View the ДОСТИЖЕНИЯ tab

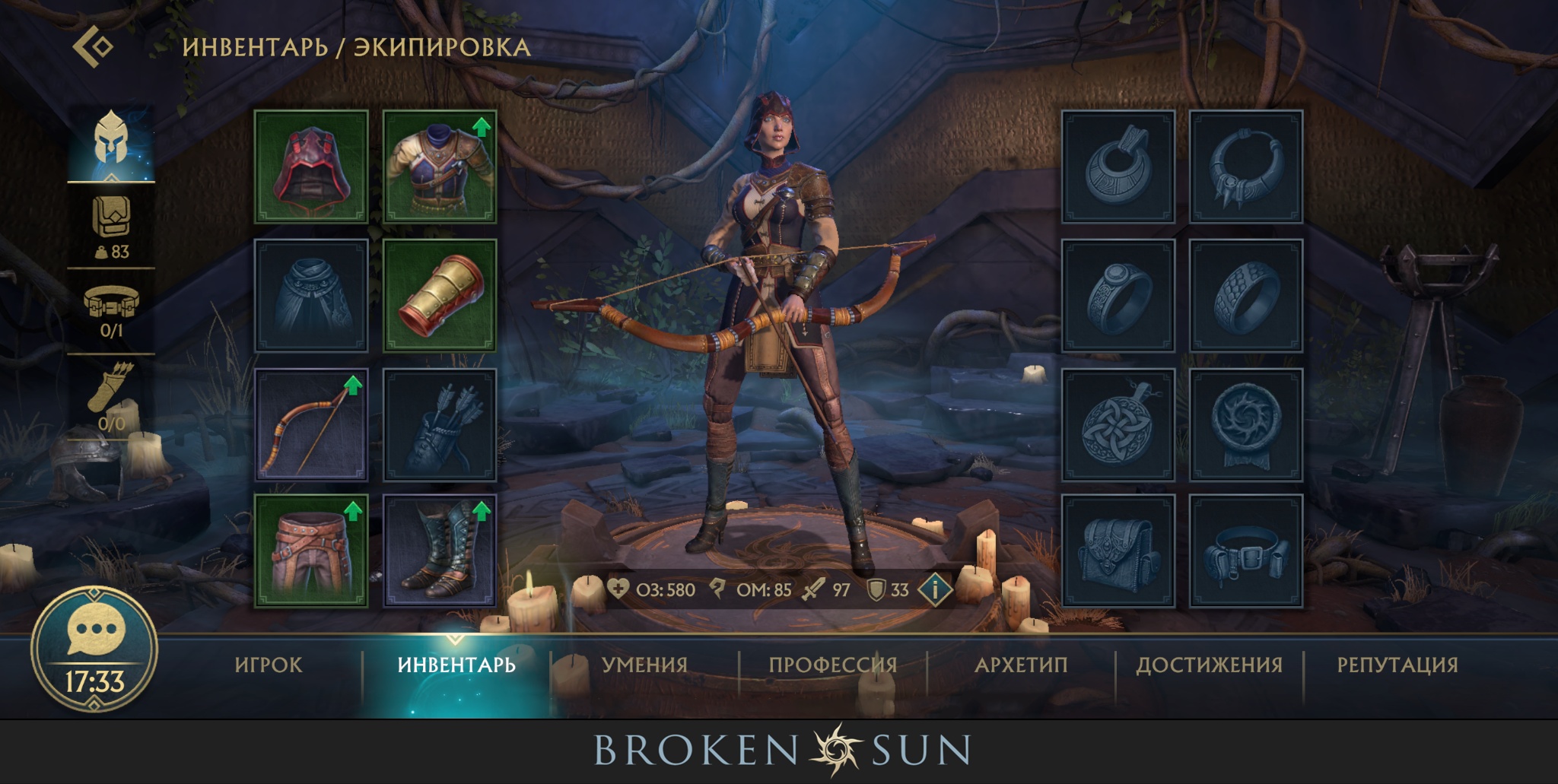click(1210, 665)
